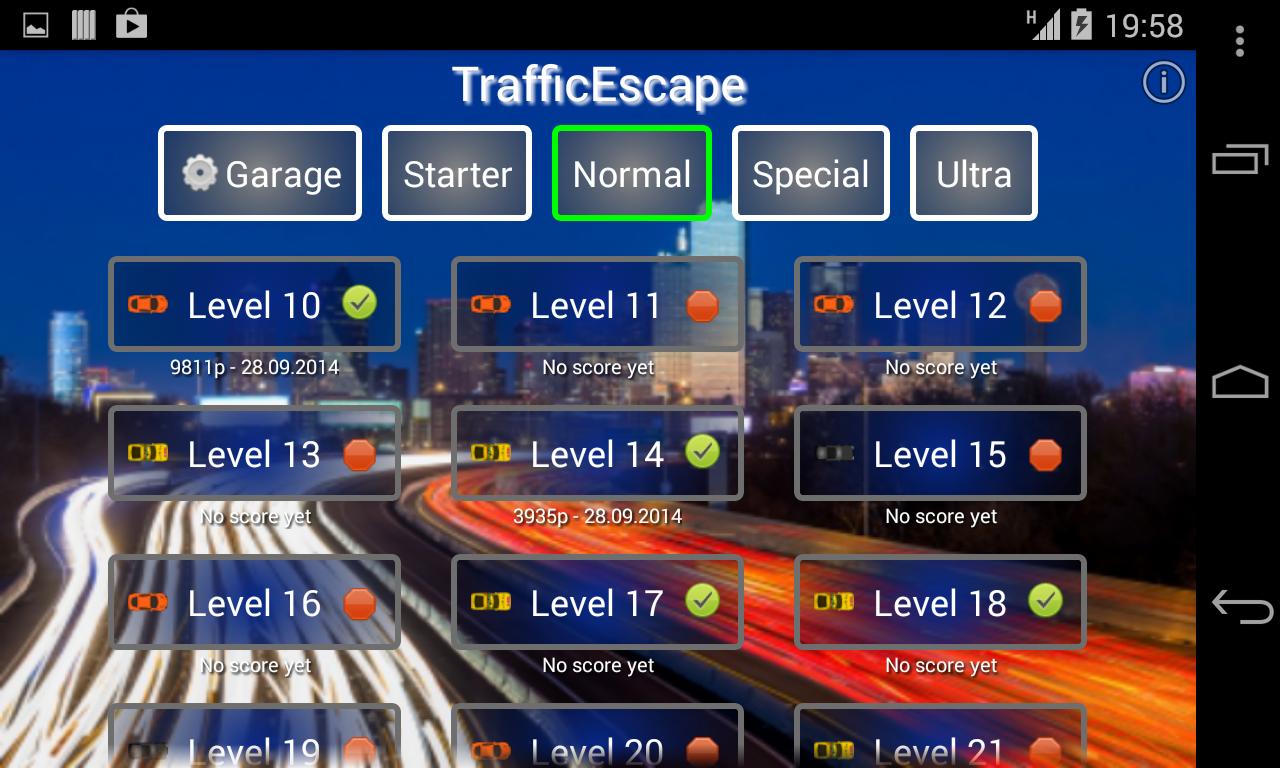Viewport: 1280px width, 768px height.
Task: Open the Garage
Action: 259,173
